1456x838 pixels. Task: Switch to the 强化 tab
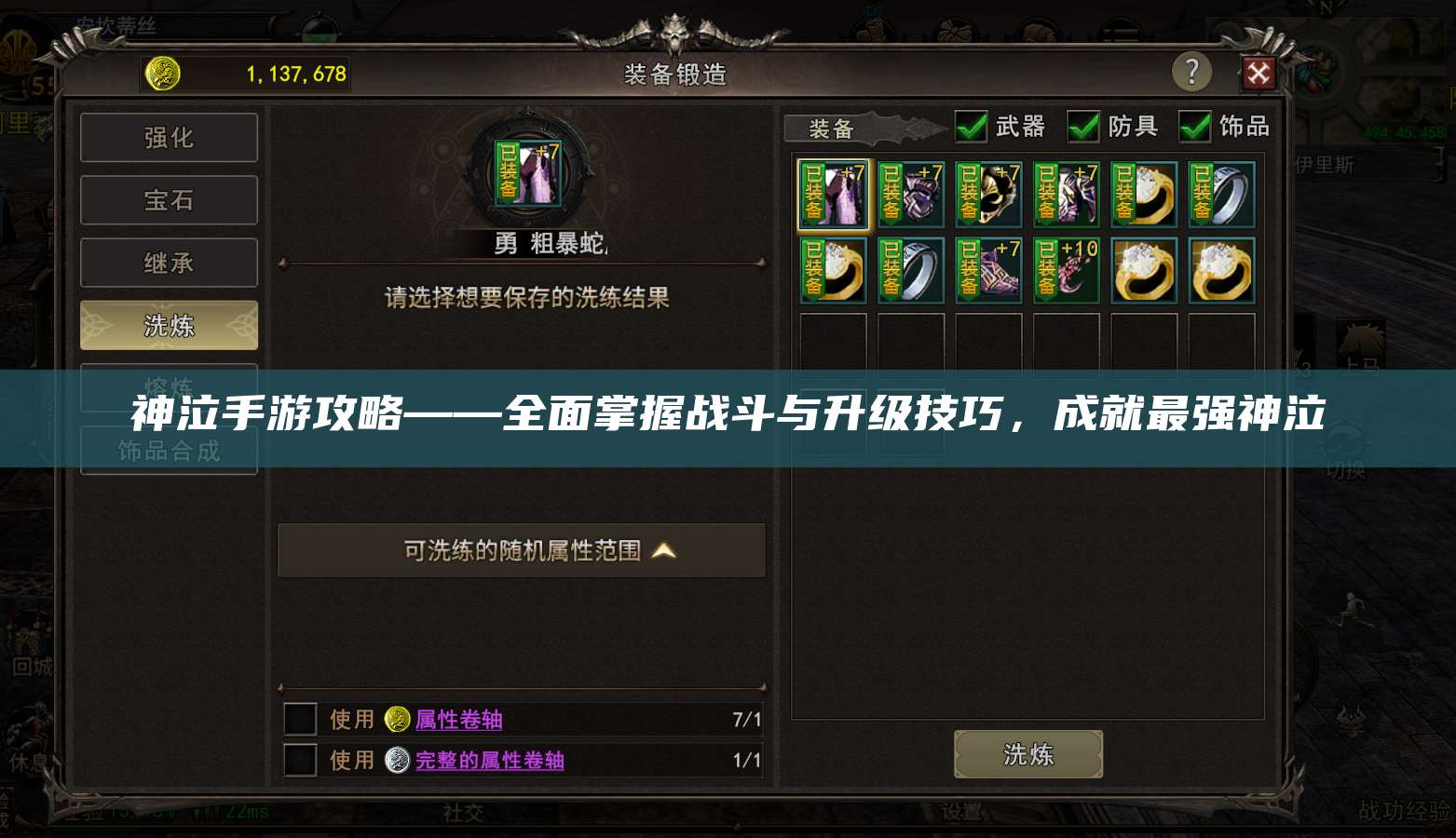point(169,137)
